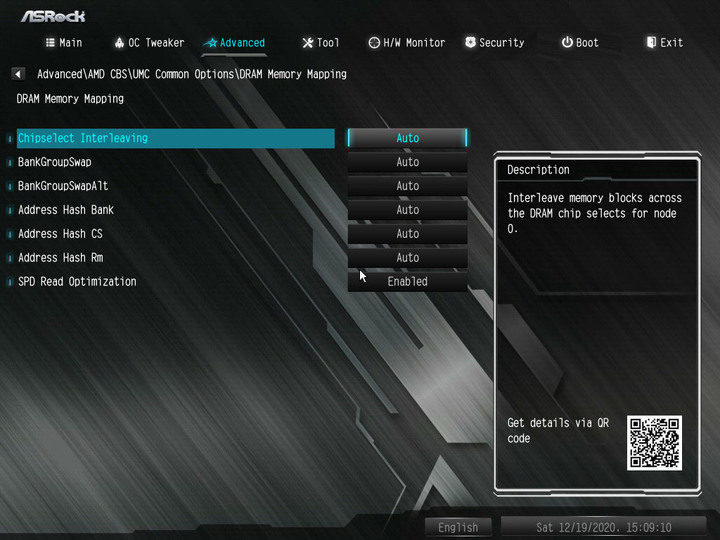Screen dimensions: 720x540
Task: Change the Address Hash Rm setting
Action: 407,258
